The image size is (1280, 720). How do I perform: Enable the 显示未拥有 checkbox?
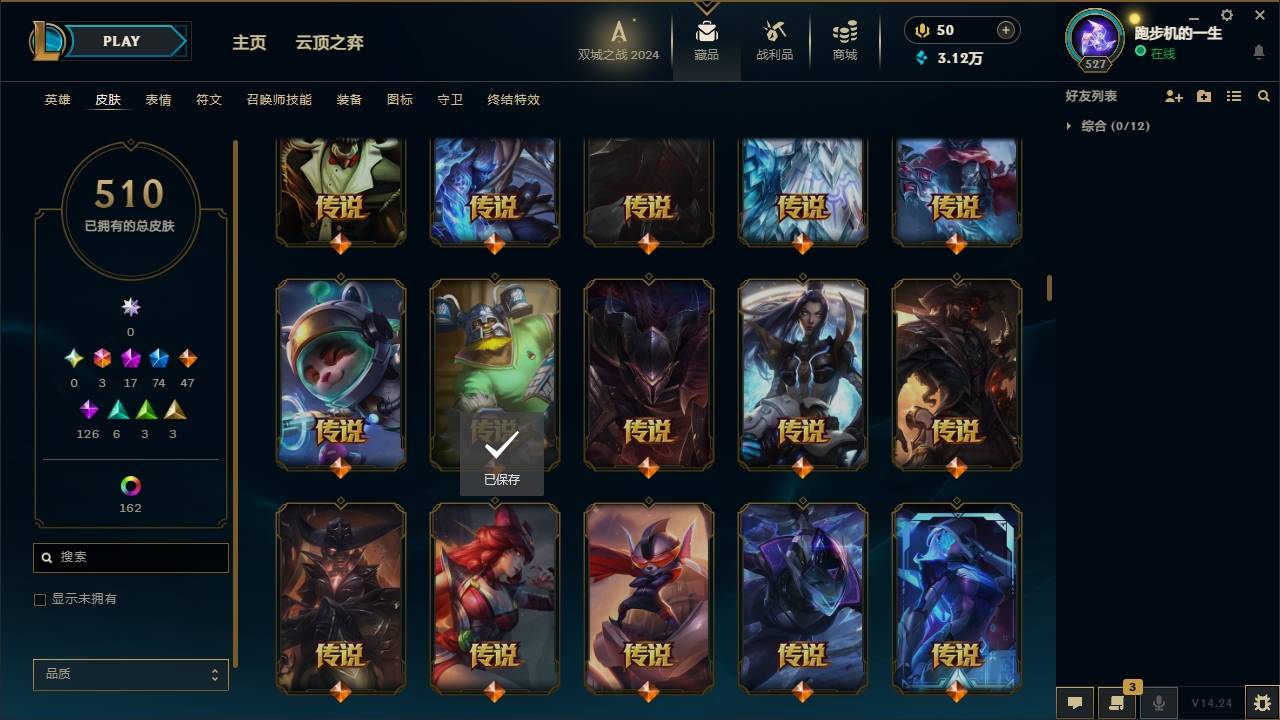(40, 599)
